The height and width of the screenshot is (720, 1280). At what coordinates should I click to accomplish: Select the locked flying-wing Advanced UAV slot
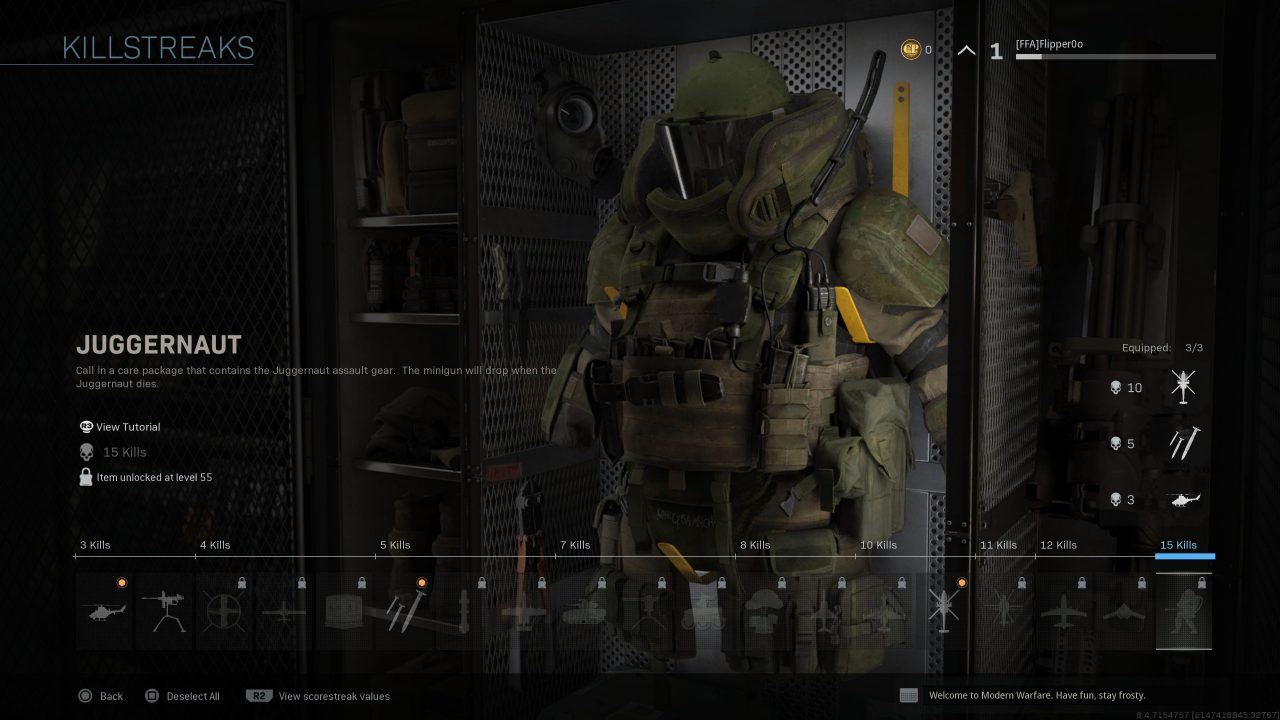tap(1124, 611)
